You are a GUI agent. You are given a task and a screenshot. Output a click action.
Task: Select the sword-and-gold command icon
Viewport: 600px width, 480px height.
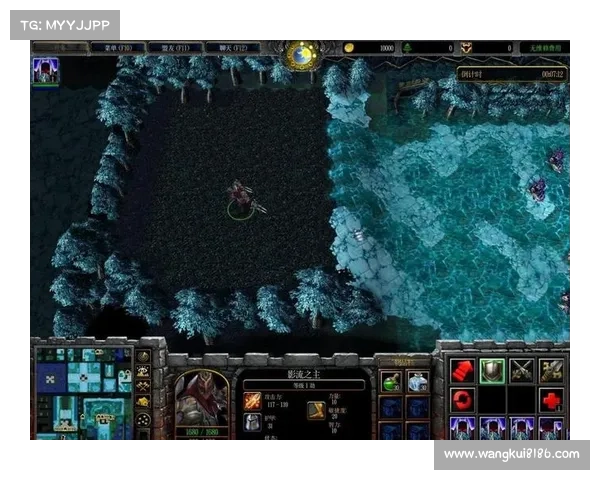pos(551,371)
